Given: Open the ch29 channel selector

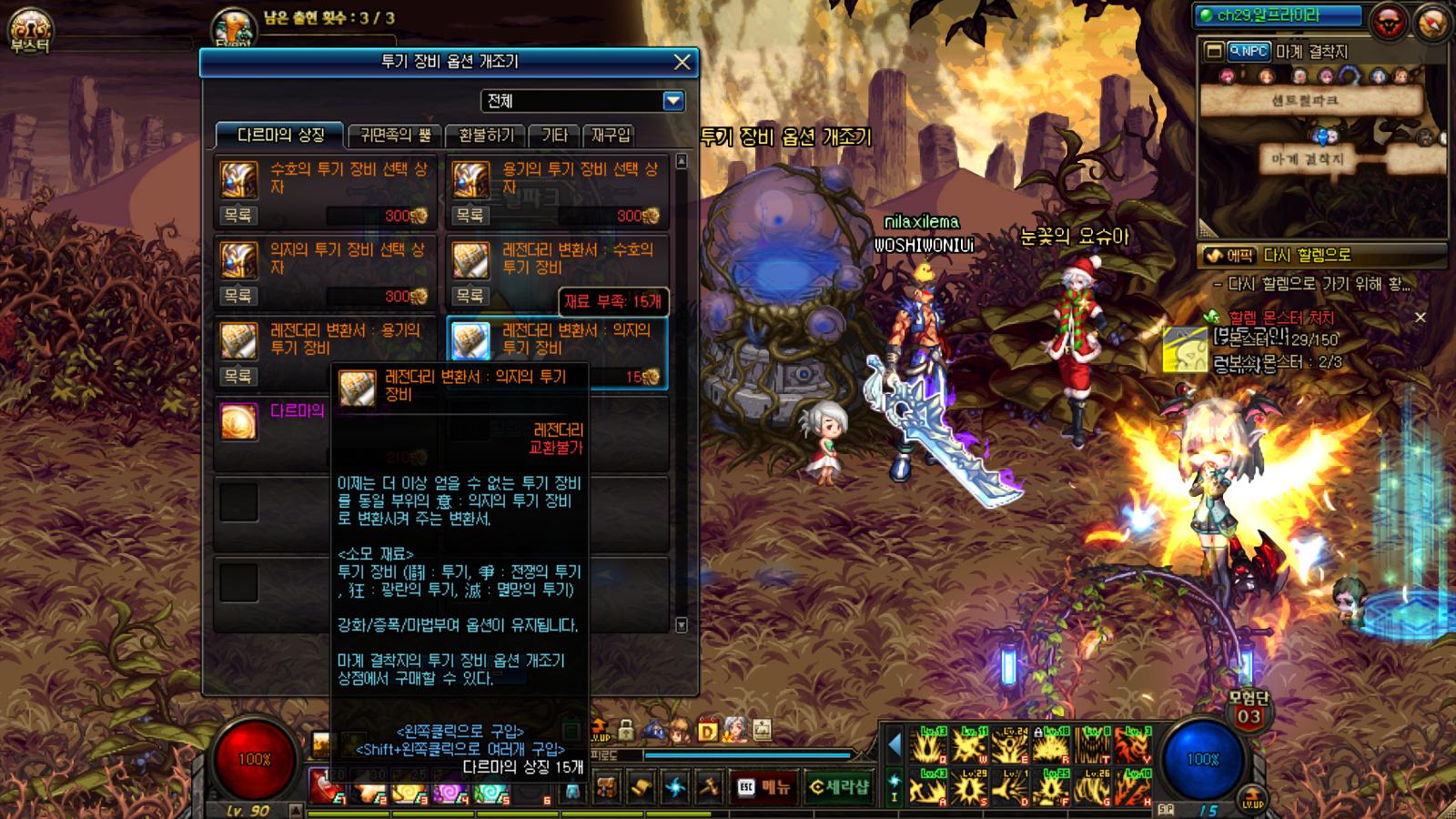Looking at the screenshot, I should point(1280,15).
